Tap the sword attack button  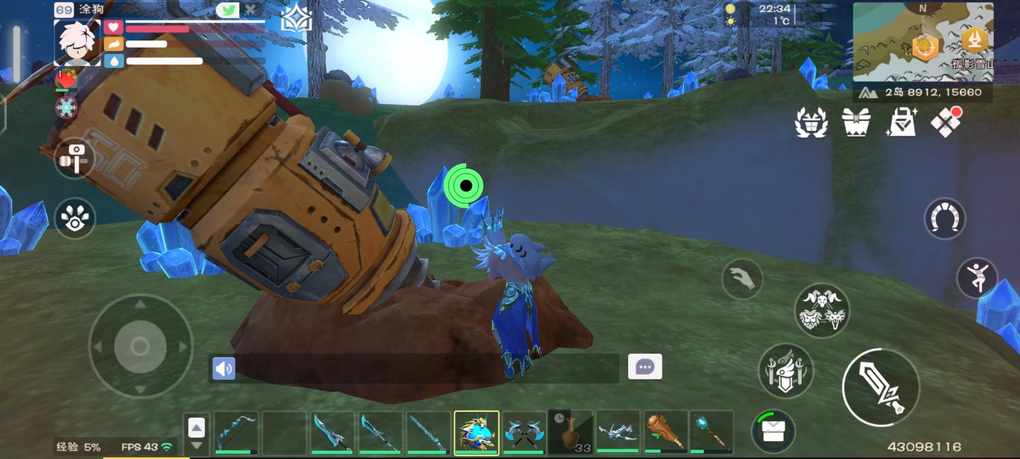pos(881,387)
